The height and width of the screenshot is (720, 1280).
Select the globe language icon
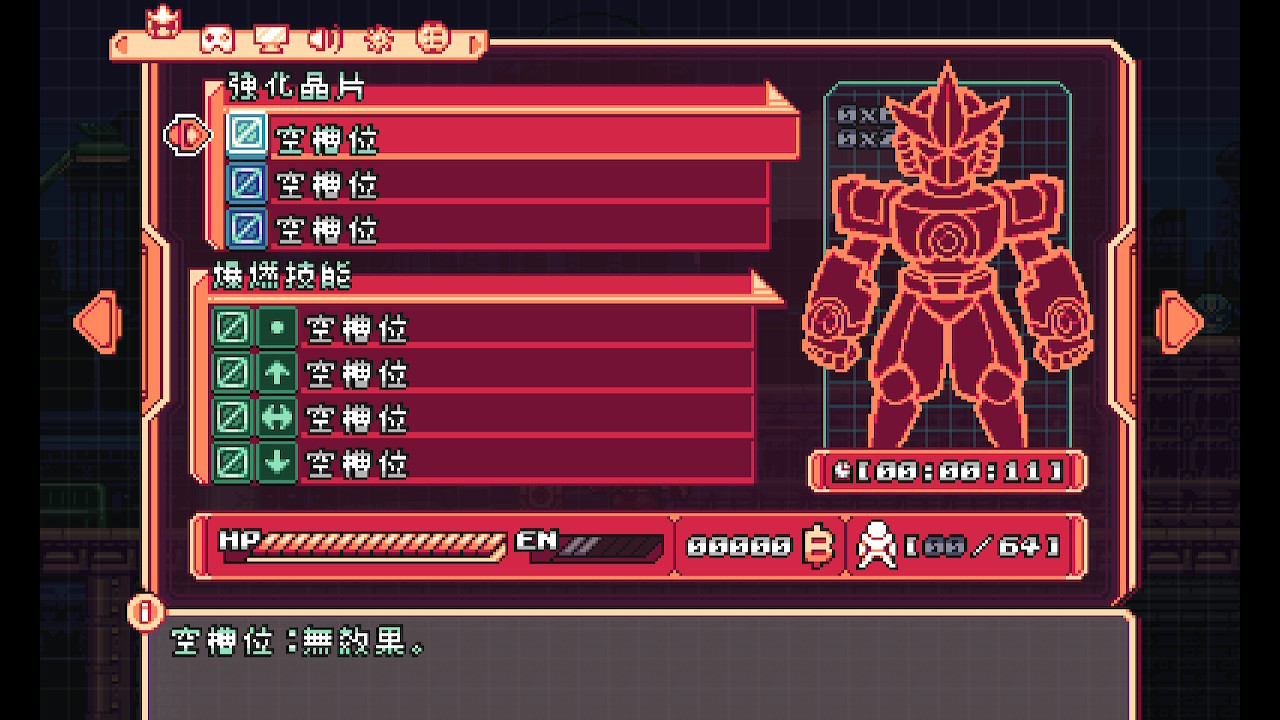pyautogui.click(x=433, y=38)
